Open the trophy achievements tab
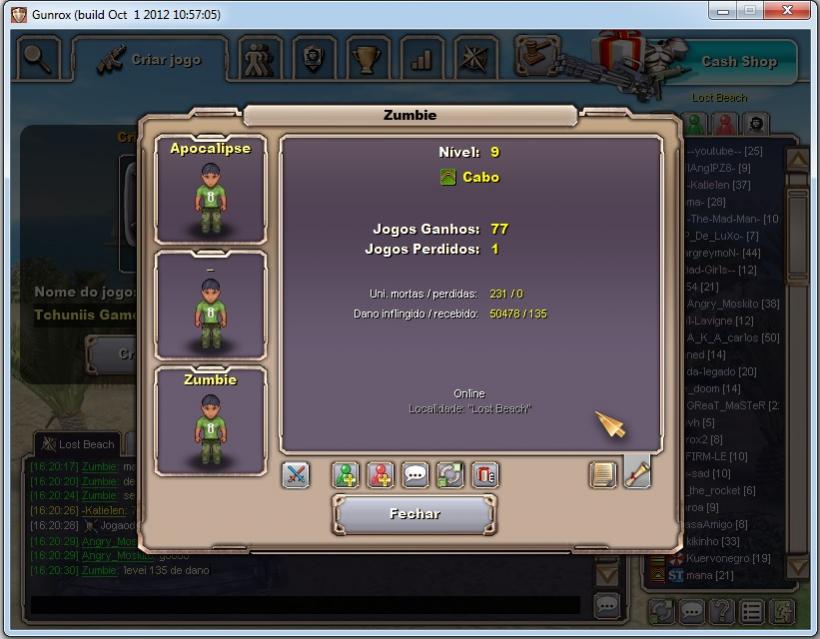The height and width of the screenshot is (639, 820). 367,59
